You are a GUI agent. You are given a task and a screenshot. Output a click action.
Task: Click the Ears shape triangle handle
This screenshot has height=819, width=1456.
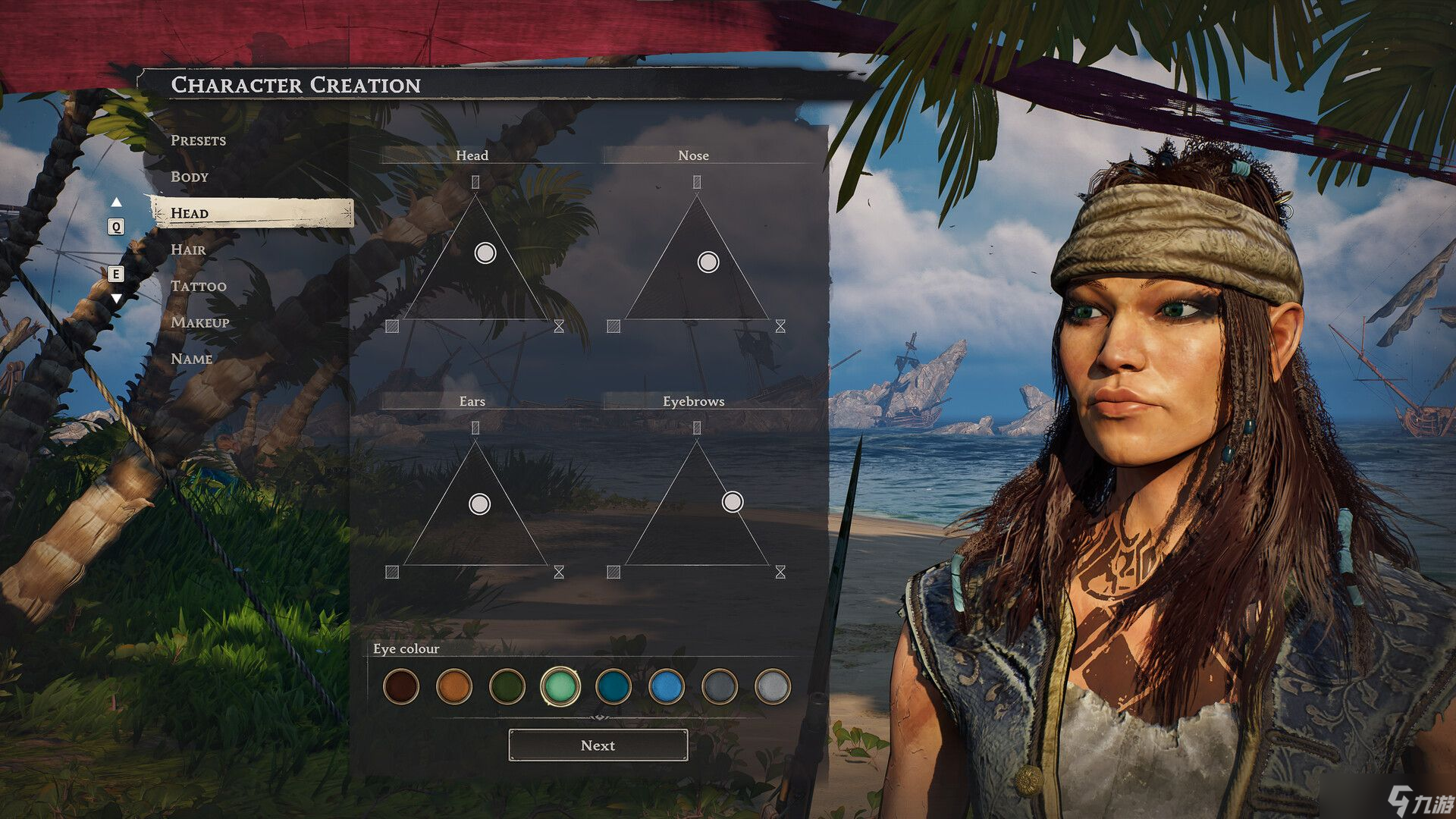[x=480, y=504]
